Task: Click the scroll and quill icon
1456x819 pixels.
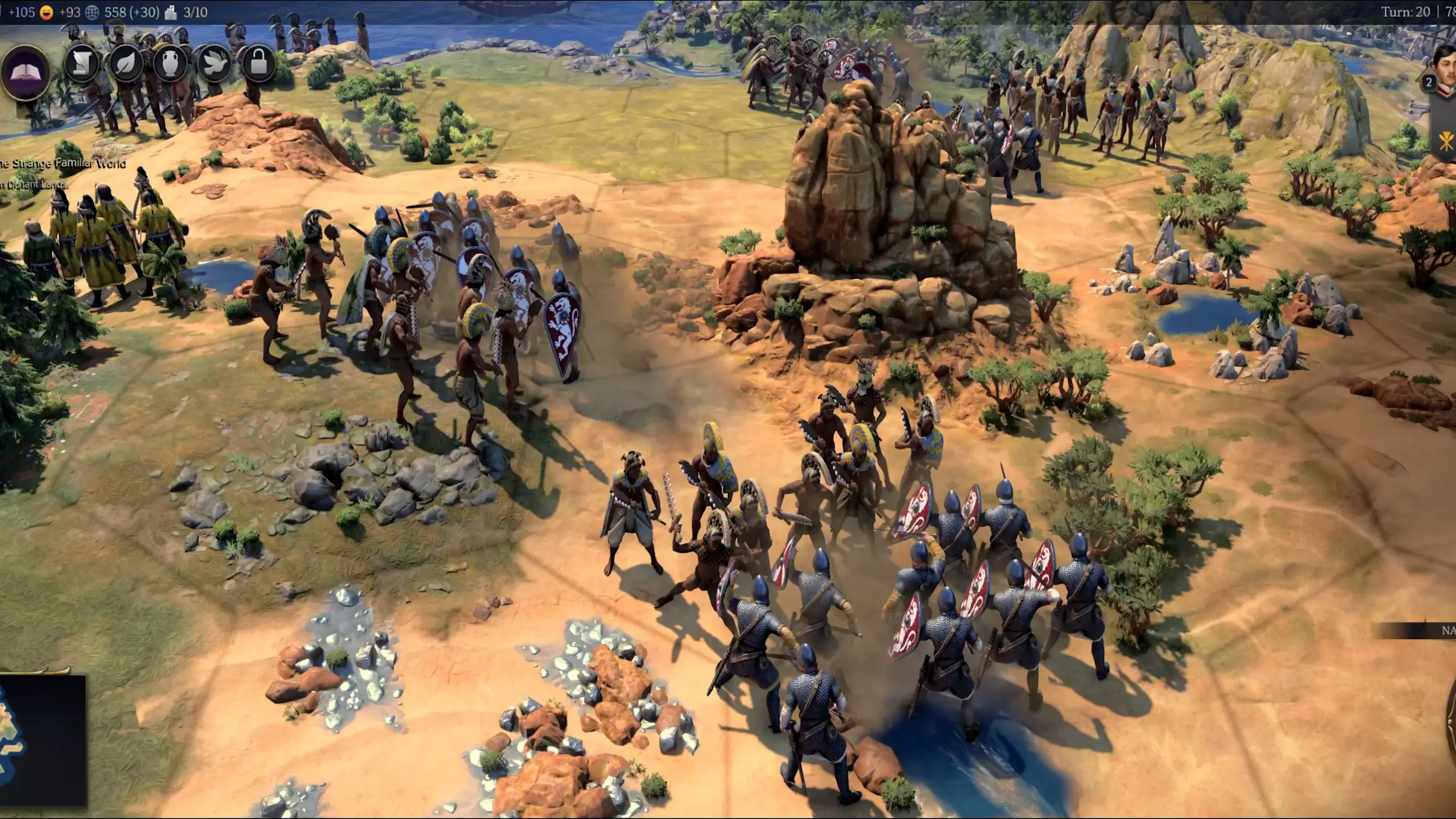Action: click(x=82, y=63)
